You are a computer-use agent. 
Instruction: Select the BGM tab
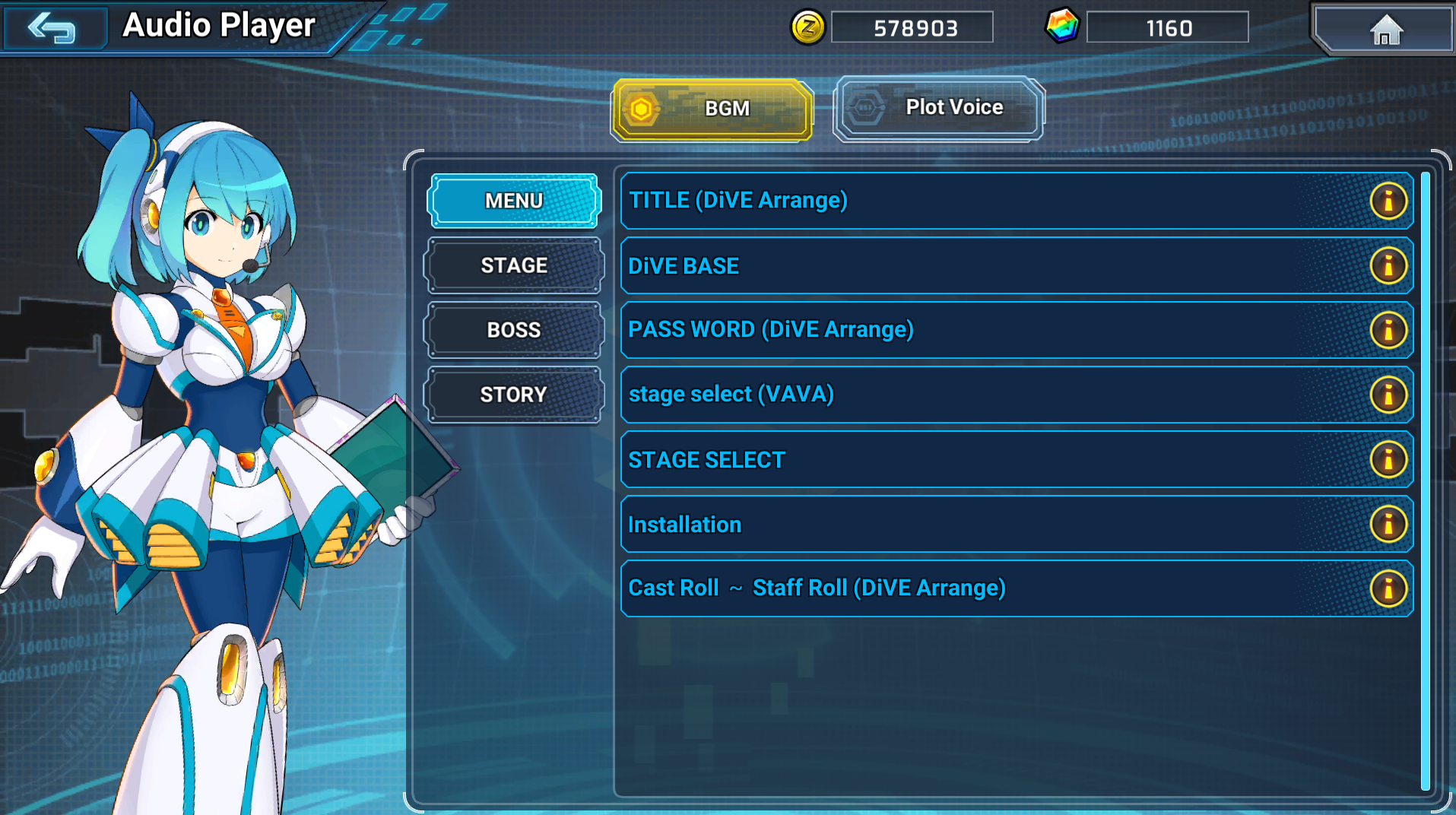[x=711, y=109]
